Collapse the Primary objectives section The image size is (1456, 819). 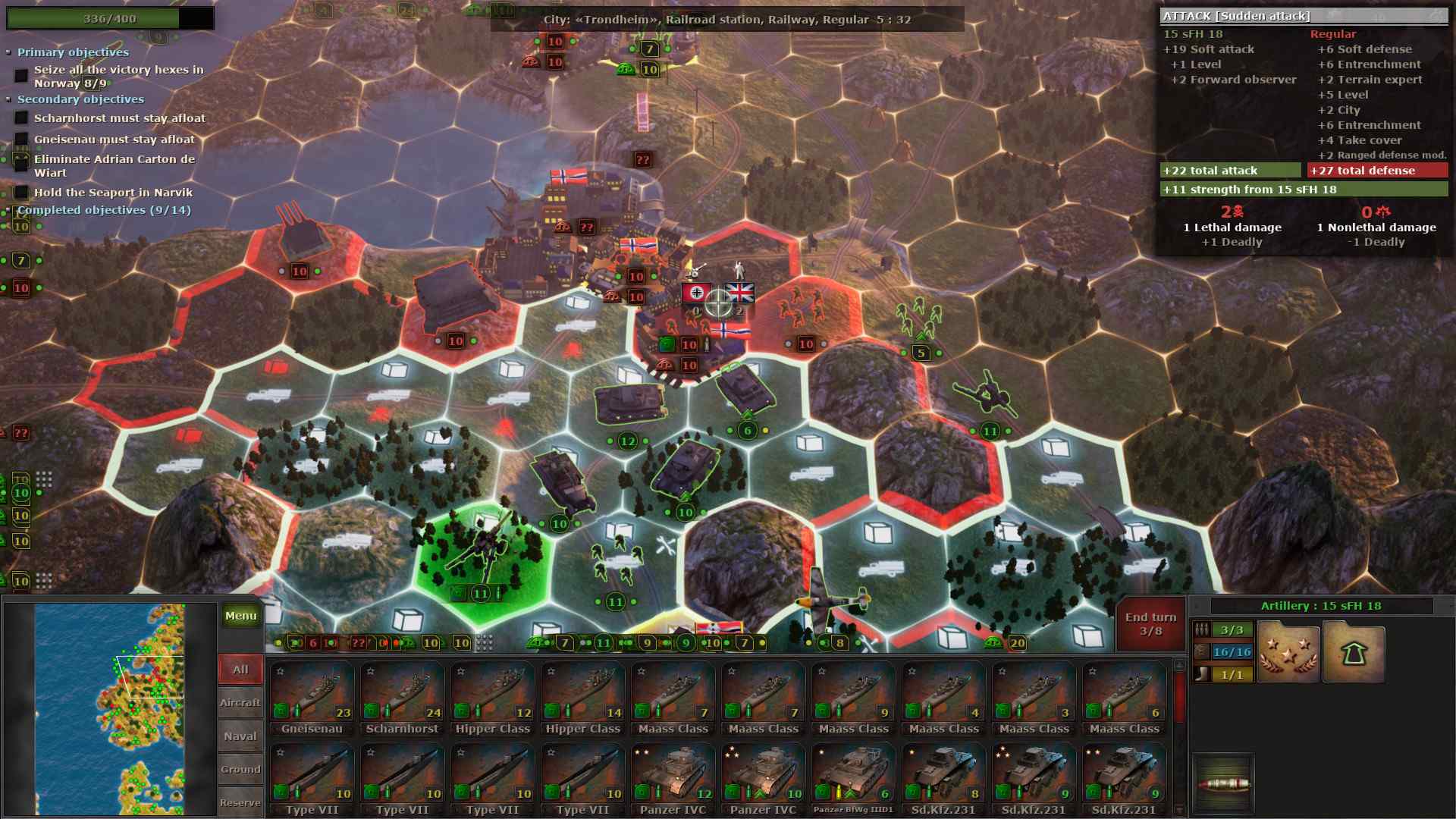pos(8,52)
